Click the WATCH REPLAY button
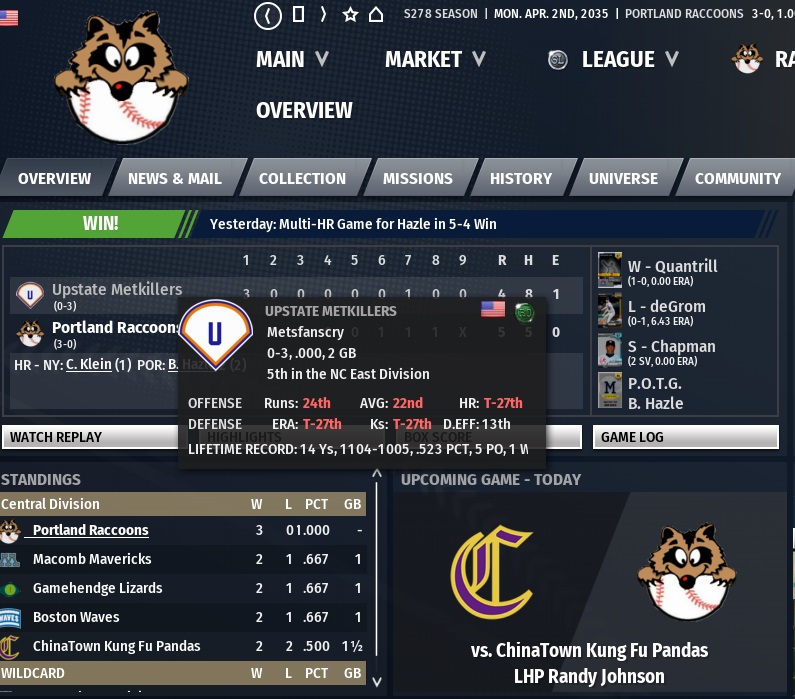Image resolution: width=795 pixels, height=699 pixels. (90, 437)
